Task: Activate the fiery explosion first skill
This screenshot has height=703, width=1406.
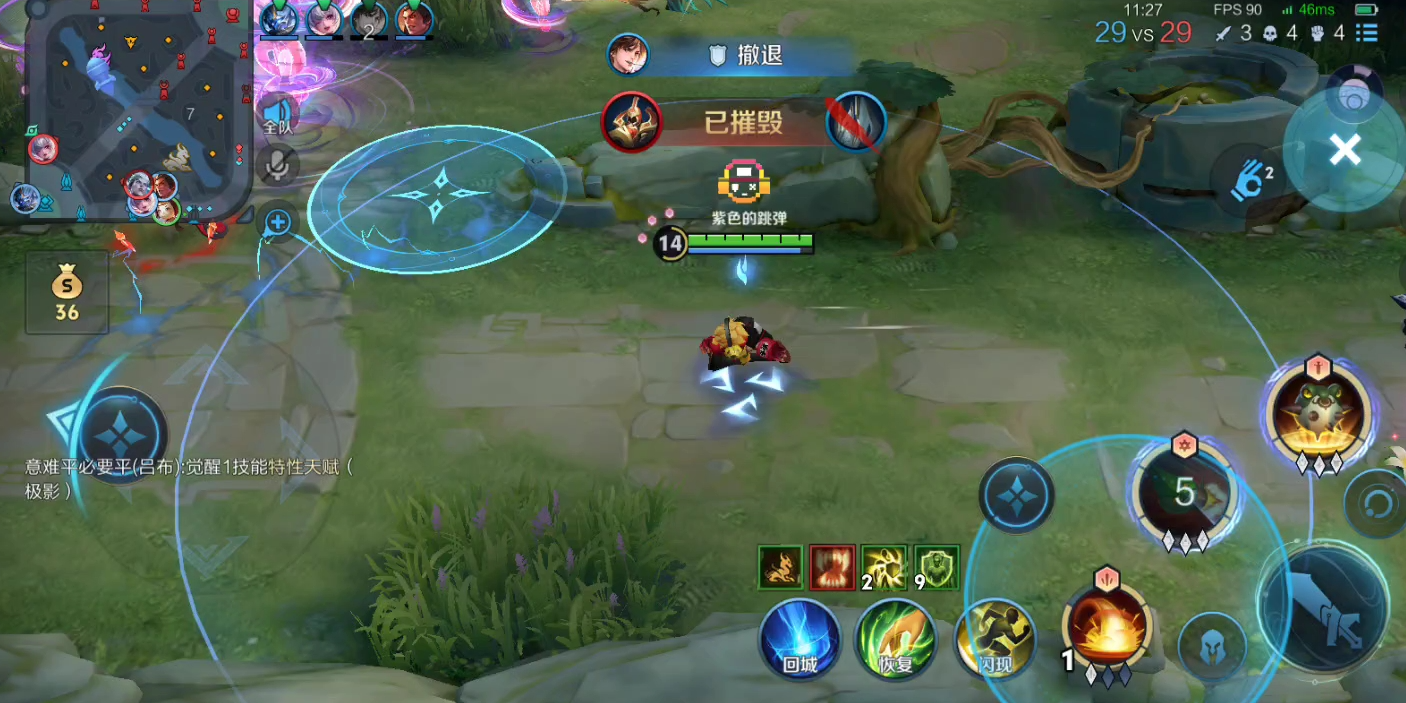Action: point(1107,627)
